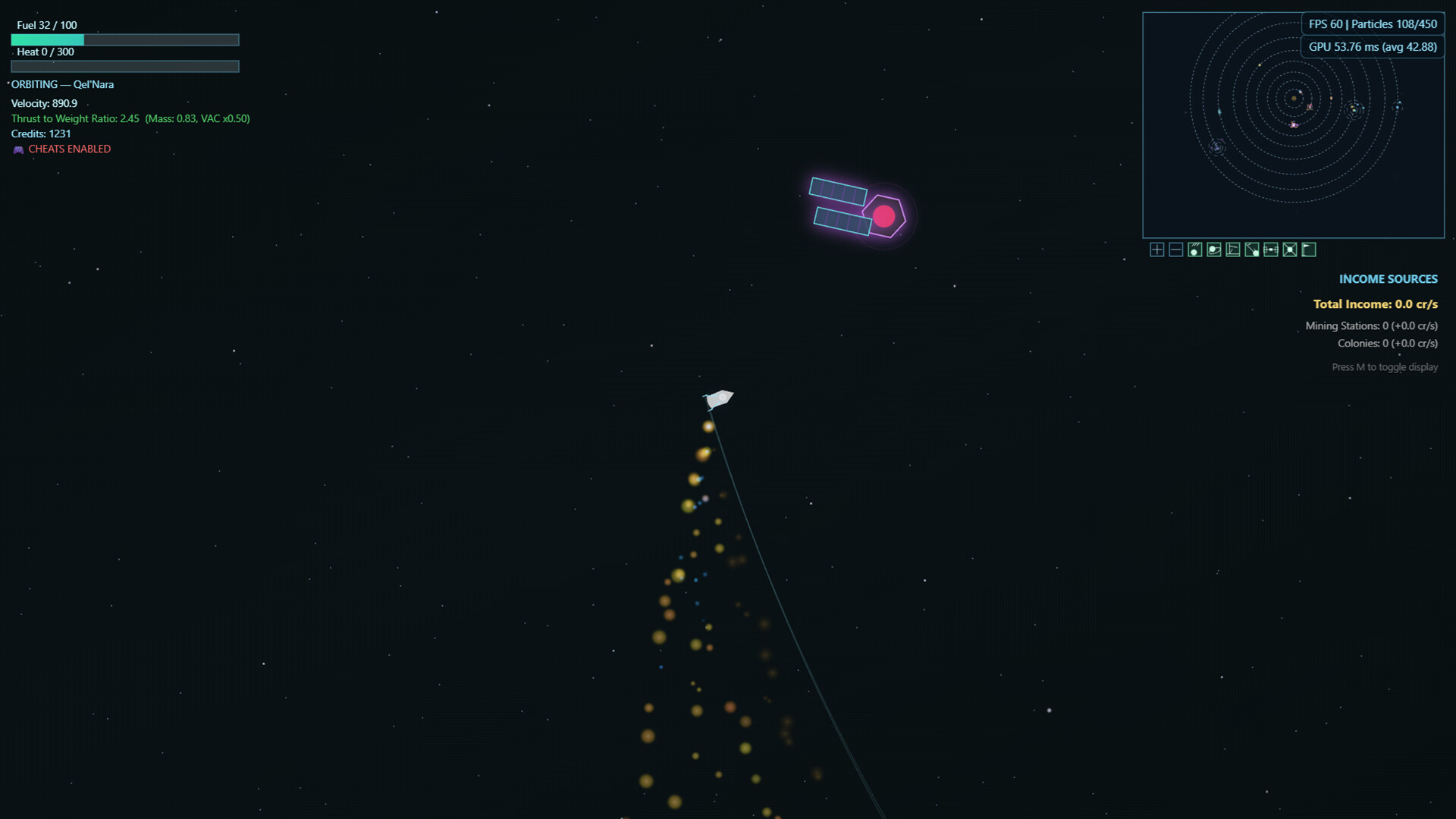Select the trajectory graph icon on minimap toolbar
This screenshot has width=1456, height=819.
pyautogui.click(x=1233, y=249)
